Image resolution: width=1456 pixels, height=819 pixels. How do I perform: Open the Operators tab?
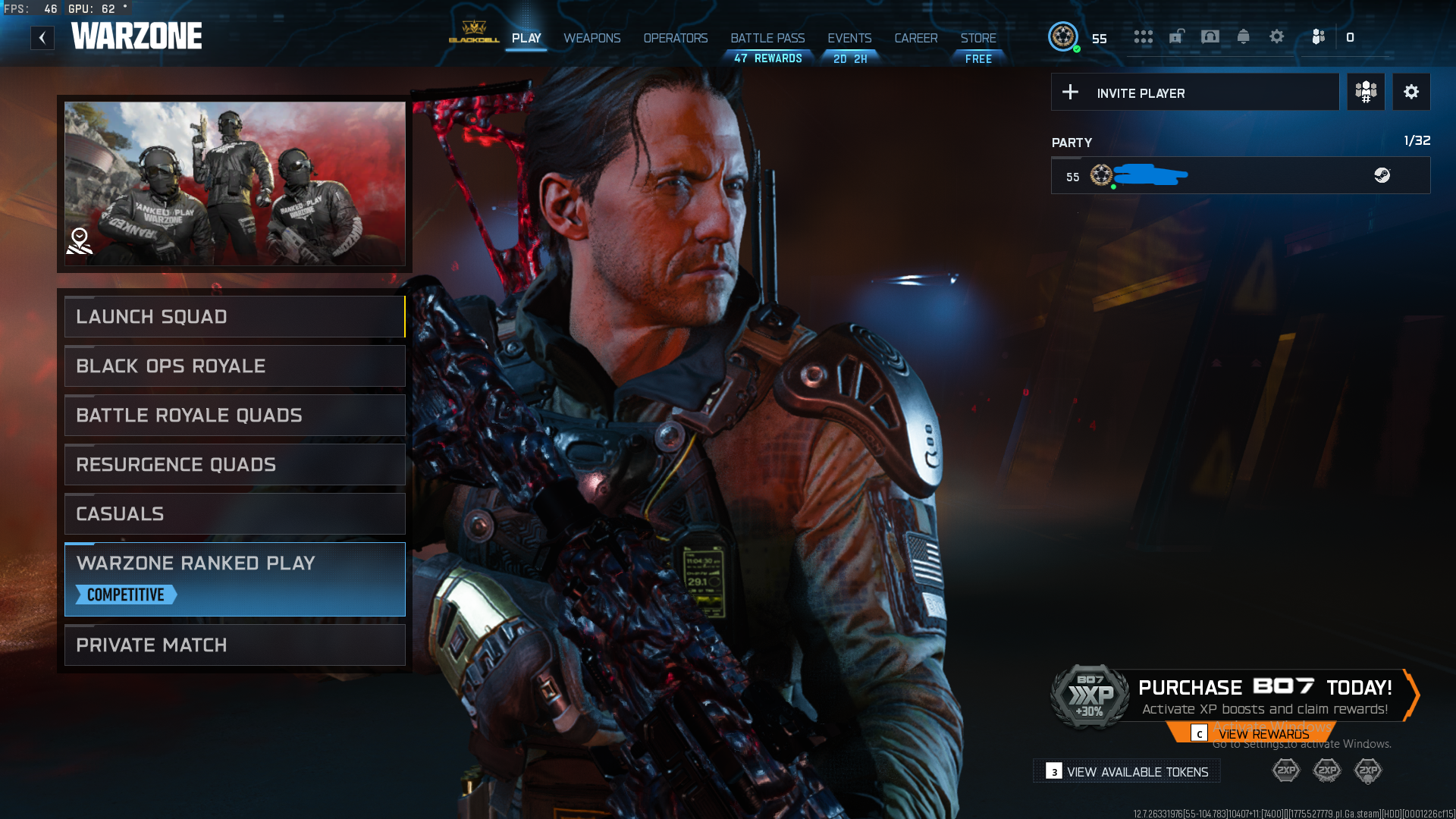pos(675,38)
